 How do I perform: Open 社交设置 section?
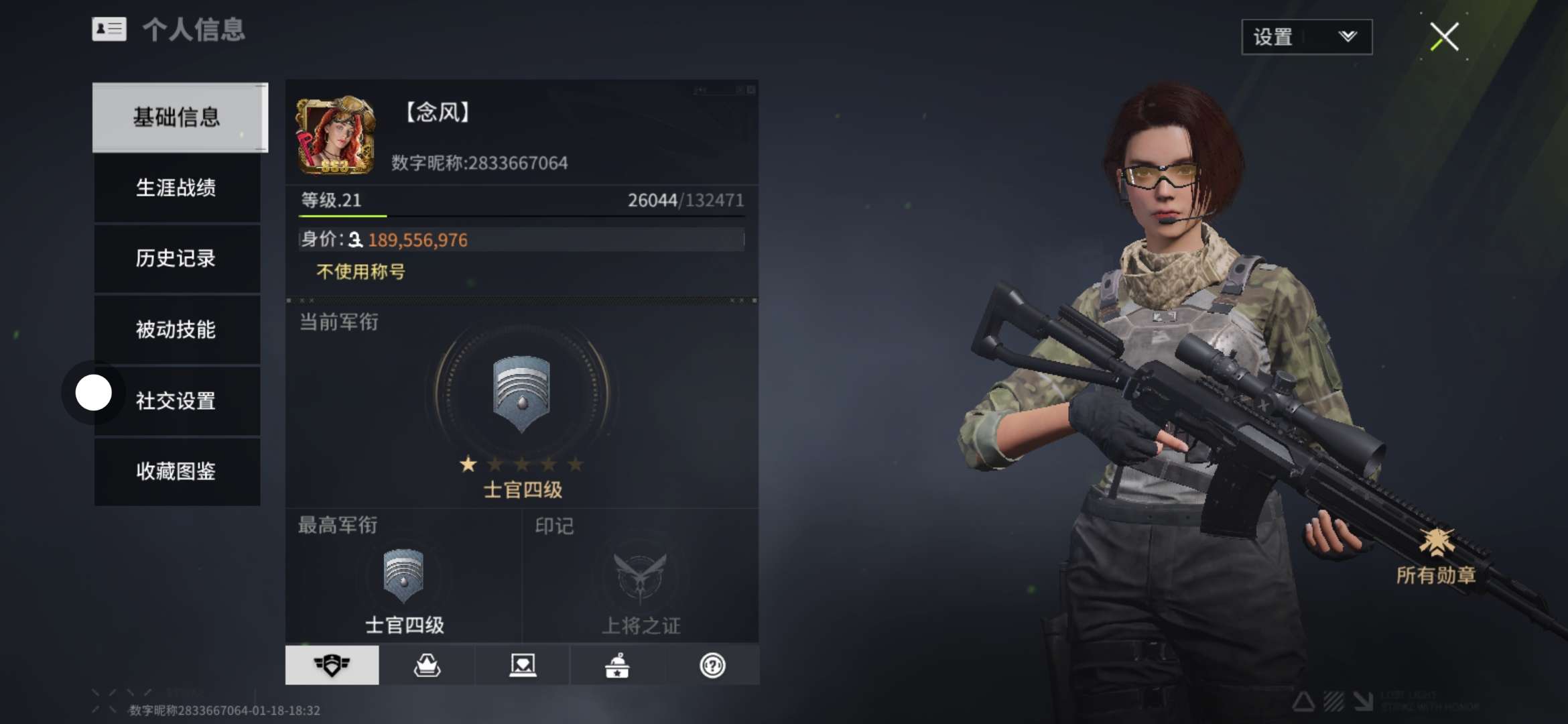[177, 401]
